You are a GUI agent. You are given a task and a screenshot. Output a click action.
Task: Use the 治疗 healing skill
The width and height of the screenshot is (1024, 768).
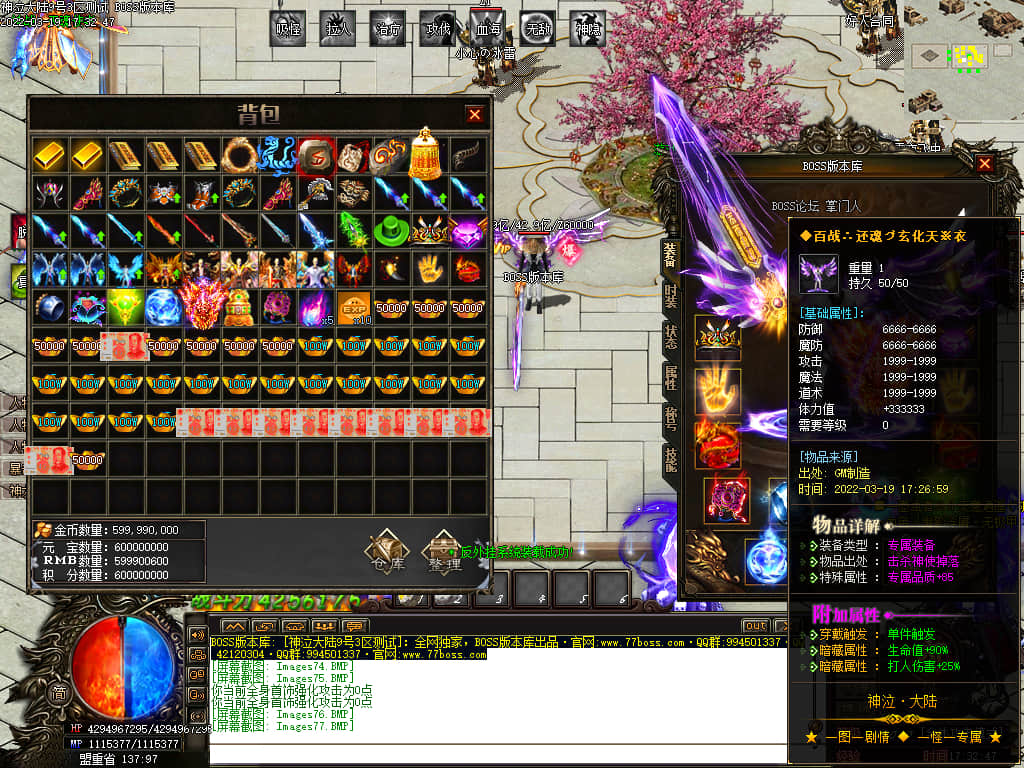tap(388, 30)
